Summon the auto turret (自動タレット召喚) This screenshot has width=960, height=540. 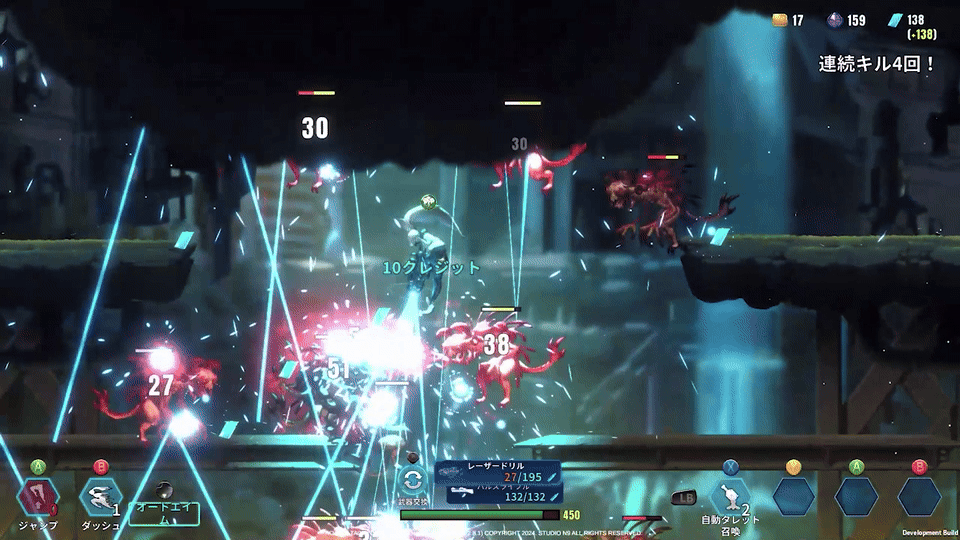[x=730, y=497]
